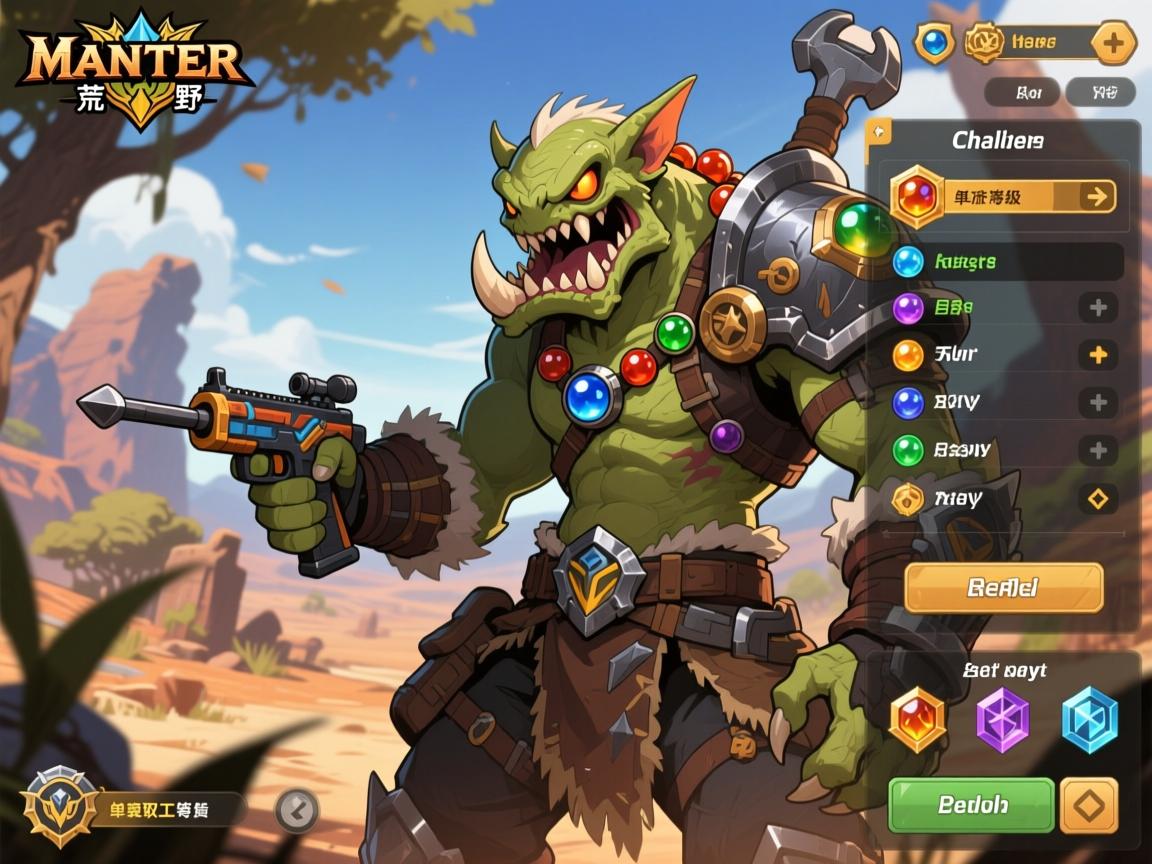
Task: Choose the blue hexagon gem
Action: tap(1088, 719)
